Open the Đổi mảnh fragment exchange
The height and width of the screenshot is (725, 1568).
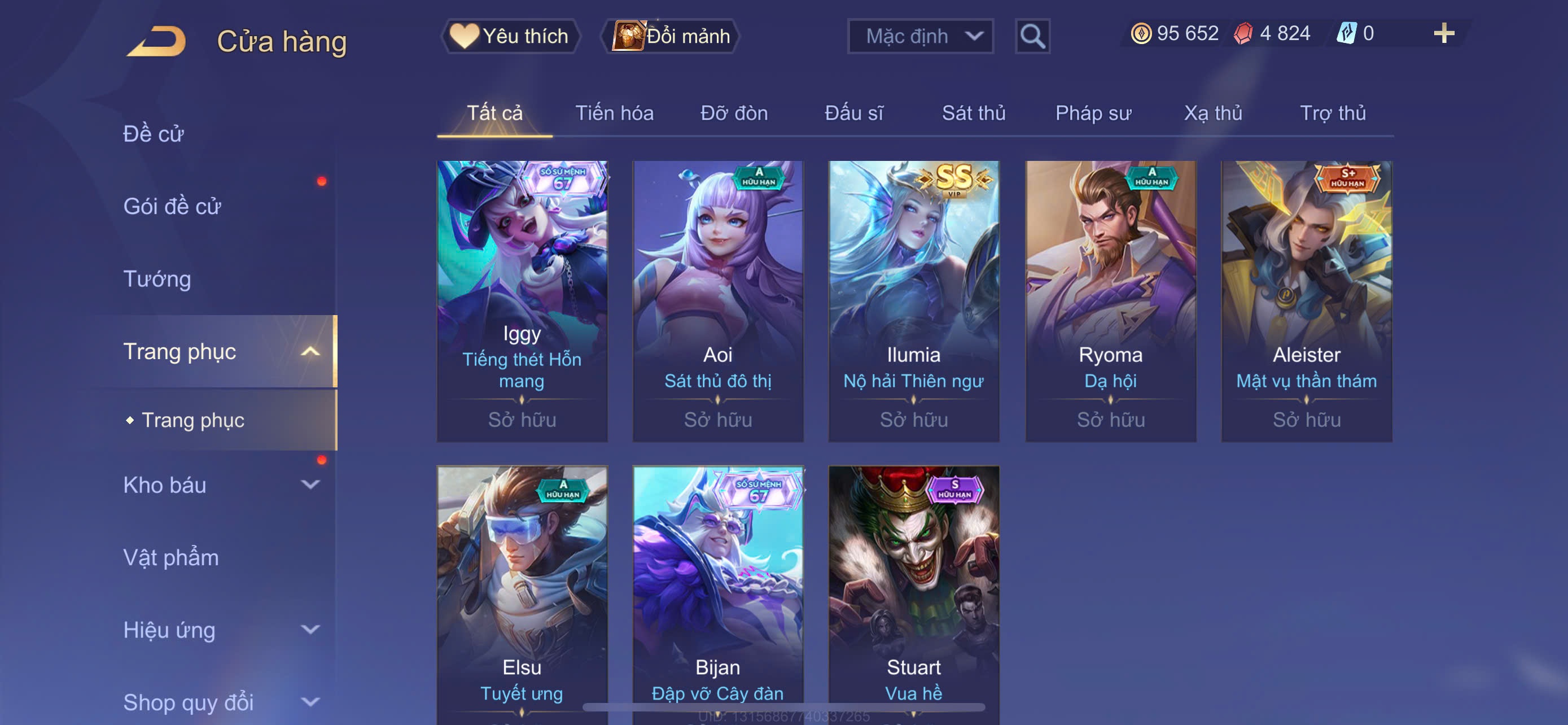[x=671, y=36]
